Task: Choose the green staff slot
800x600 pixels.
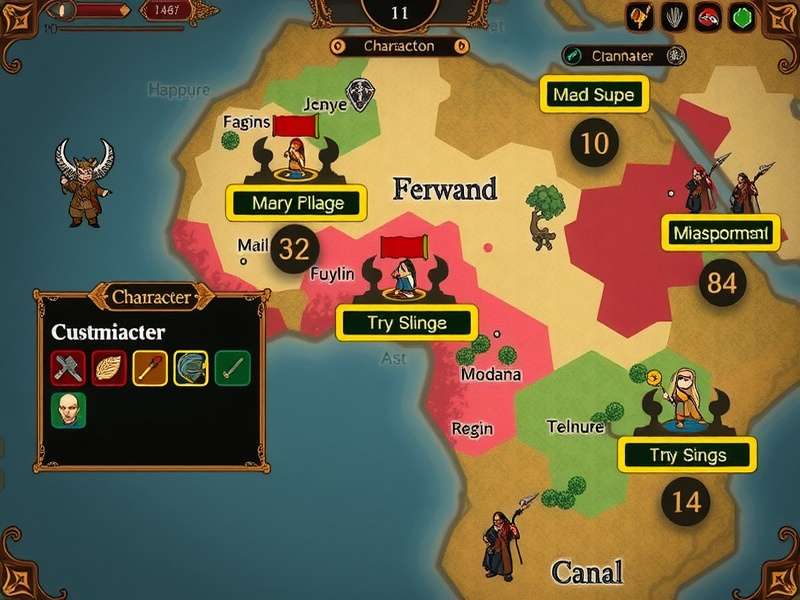Action: tap(232, 368)
